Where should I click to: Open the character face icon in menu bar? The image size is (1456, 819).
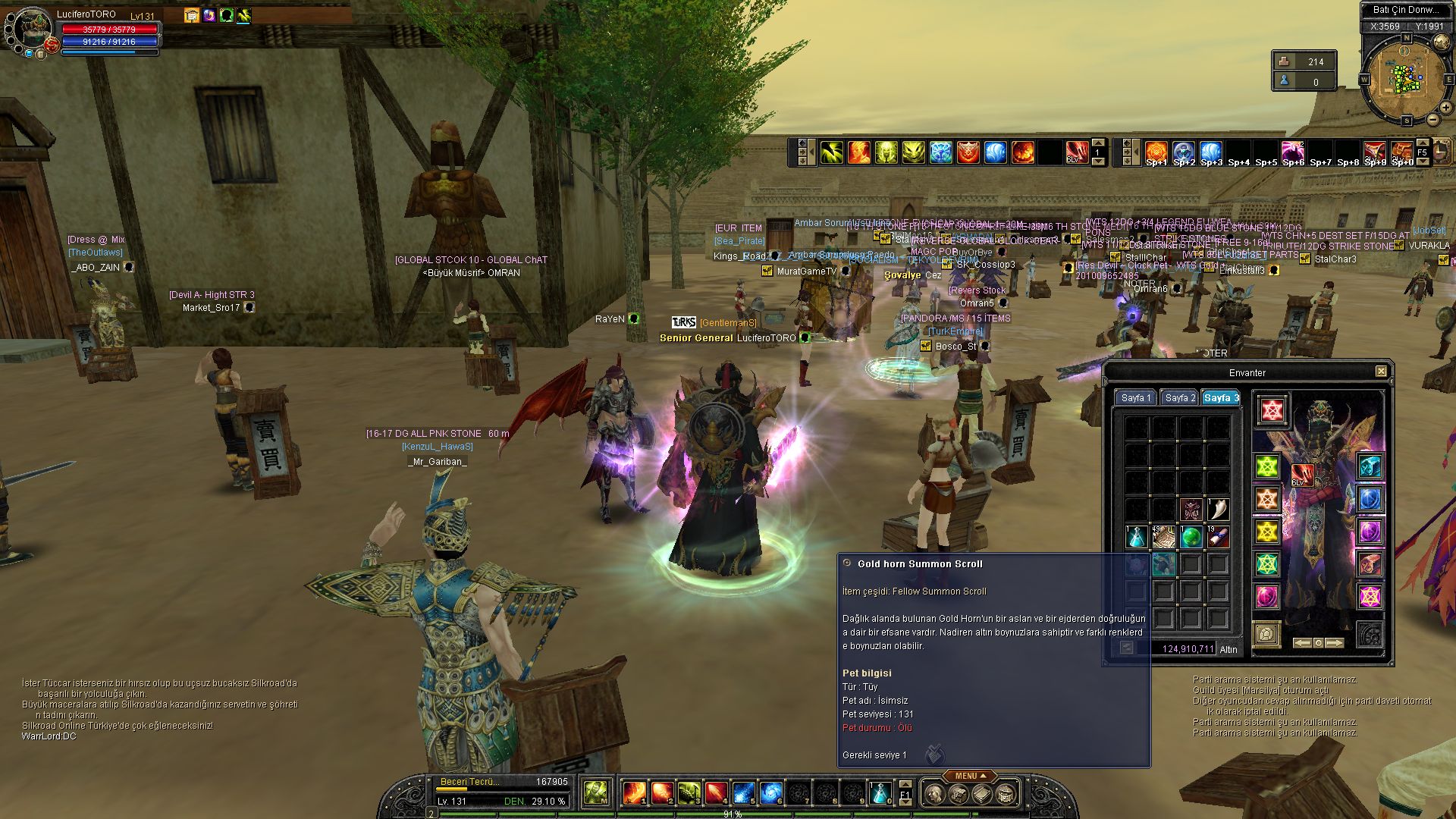tap(935, 794)
